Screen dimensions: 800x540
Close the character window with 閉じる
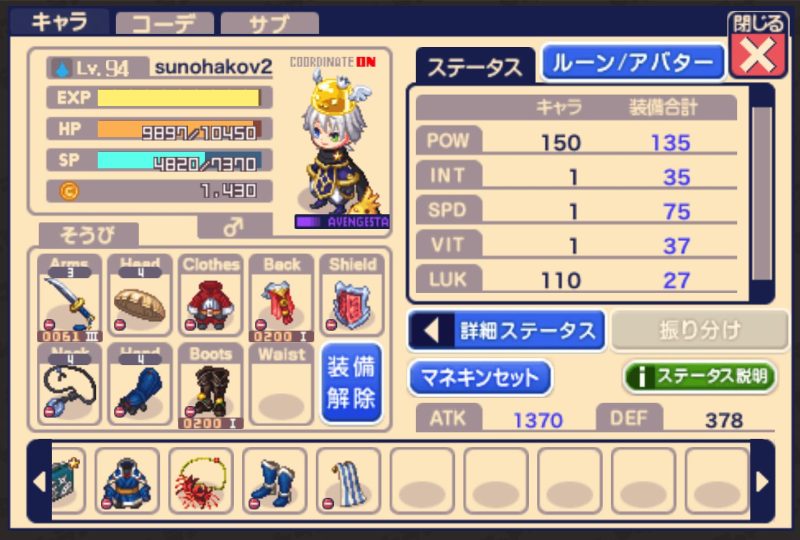[757, 47]
